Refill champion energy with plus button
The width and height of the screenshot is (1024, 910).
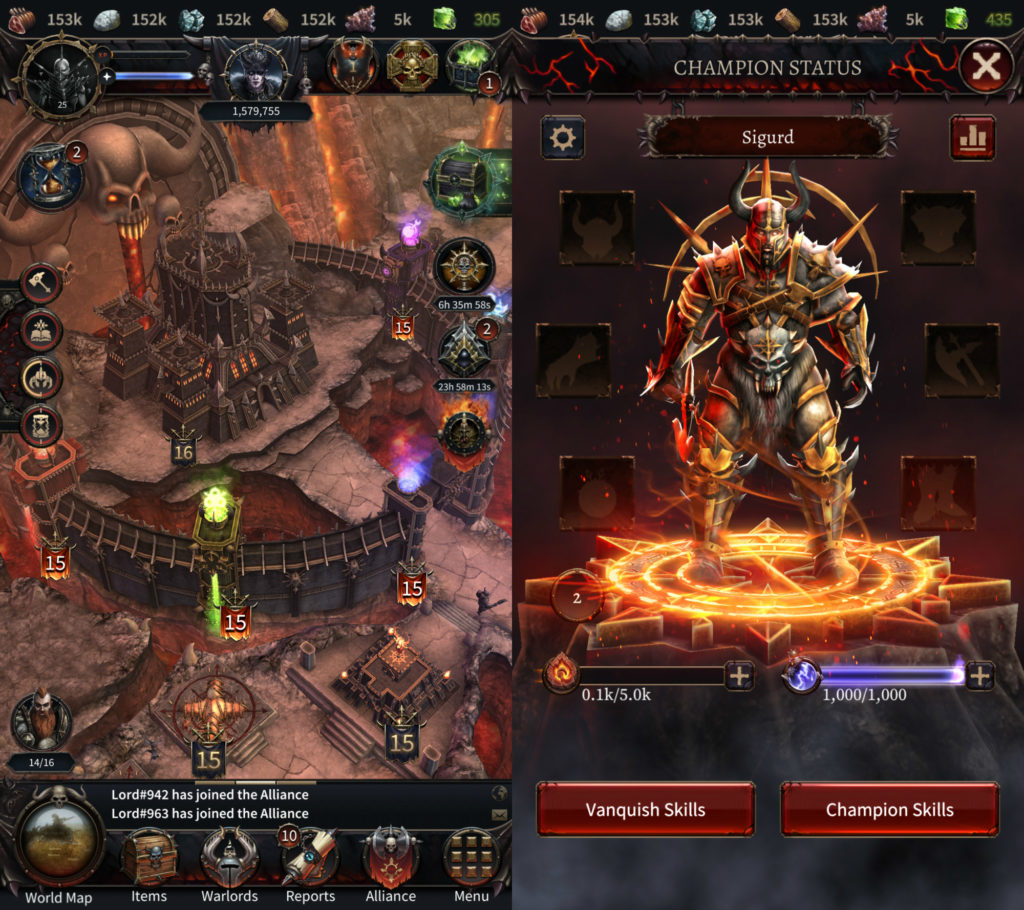pos(980,676)
